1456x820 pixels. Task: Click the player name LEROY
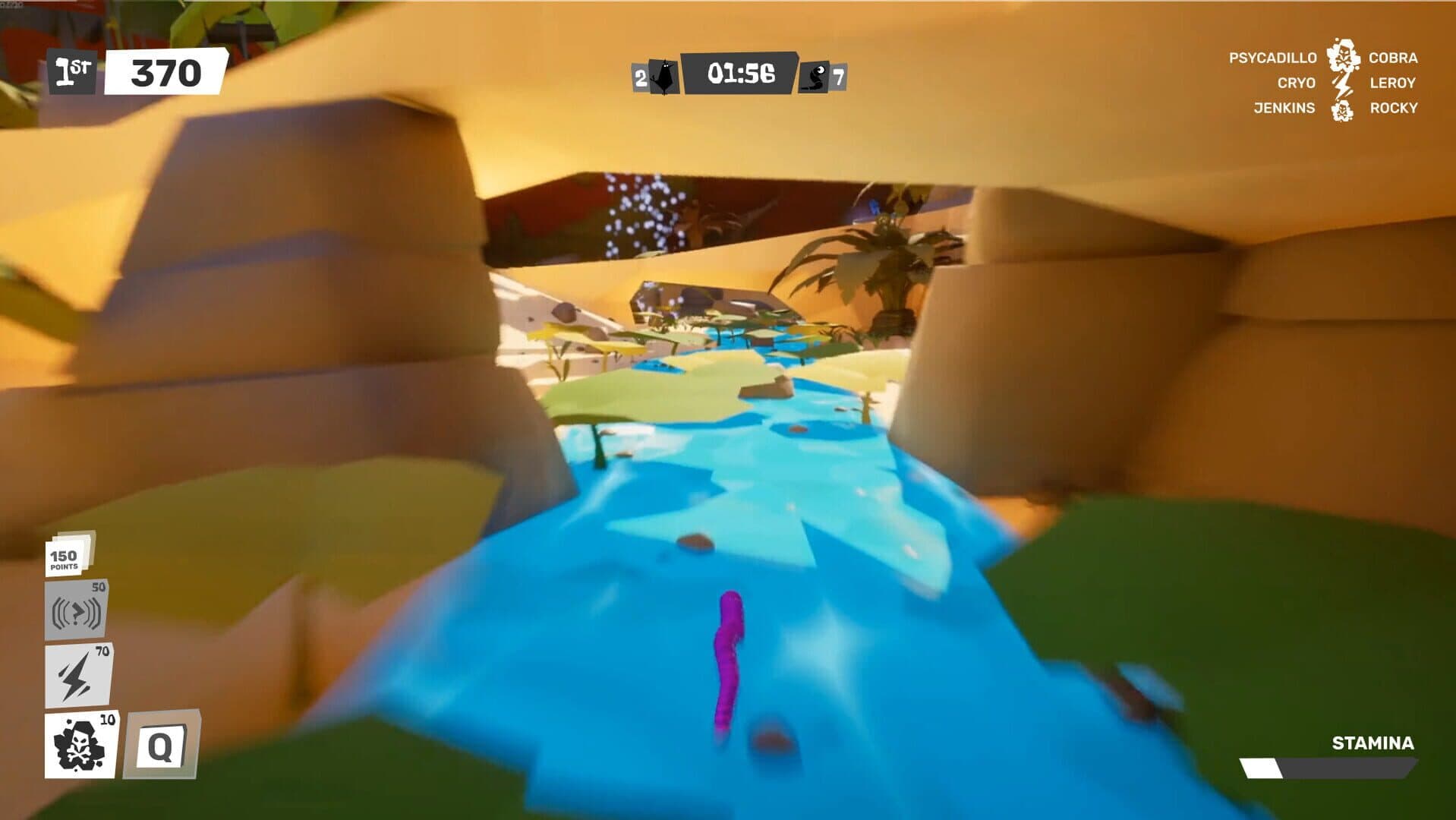point(1392,84)
